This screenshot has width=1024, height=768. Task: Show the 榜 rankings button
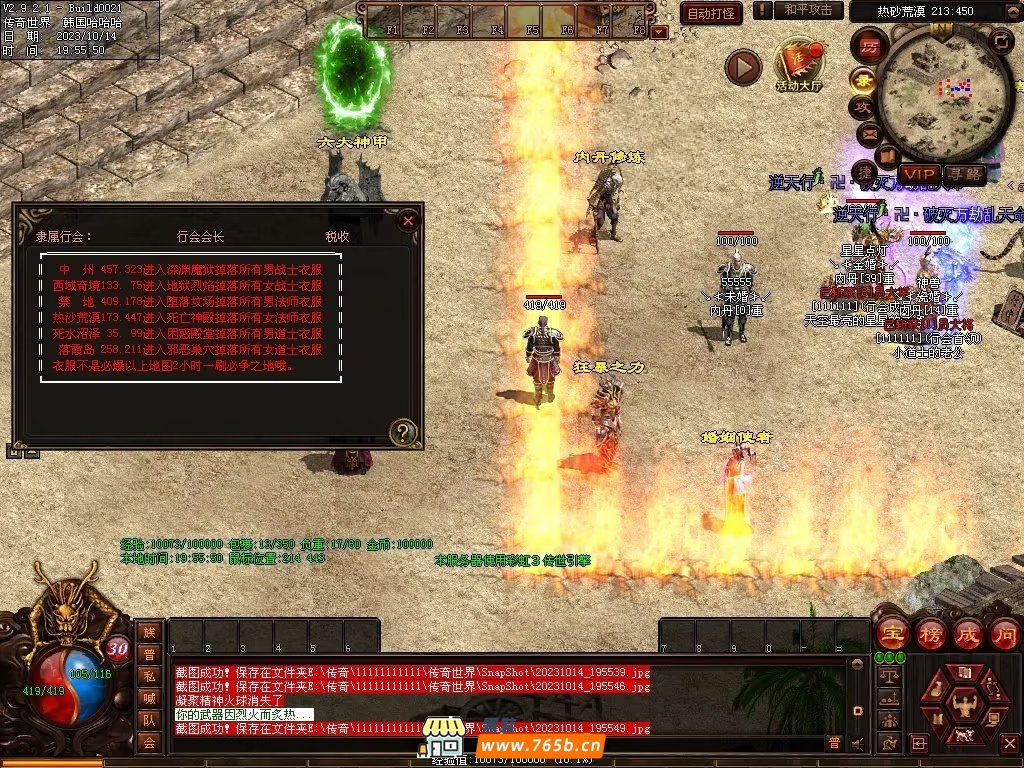point(929,633)
